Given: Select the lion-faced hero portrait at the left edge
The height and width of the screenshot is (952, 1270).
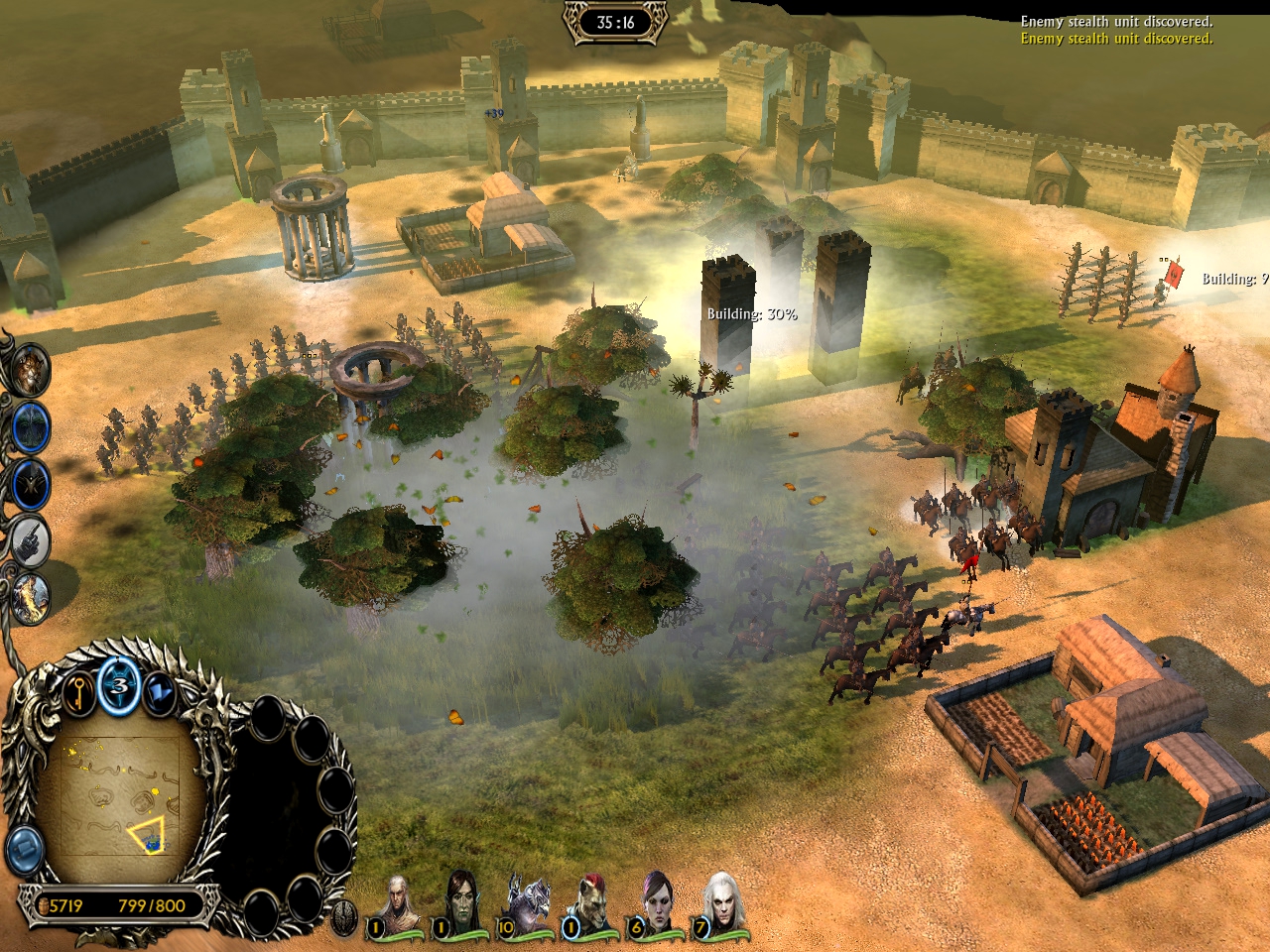Looking at the screenshot, I should point(30,369).
